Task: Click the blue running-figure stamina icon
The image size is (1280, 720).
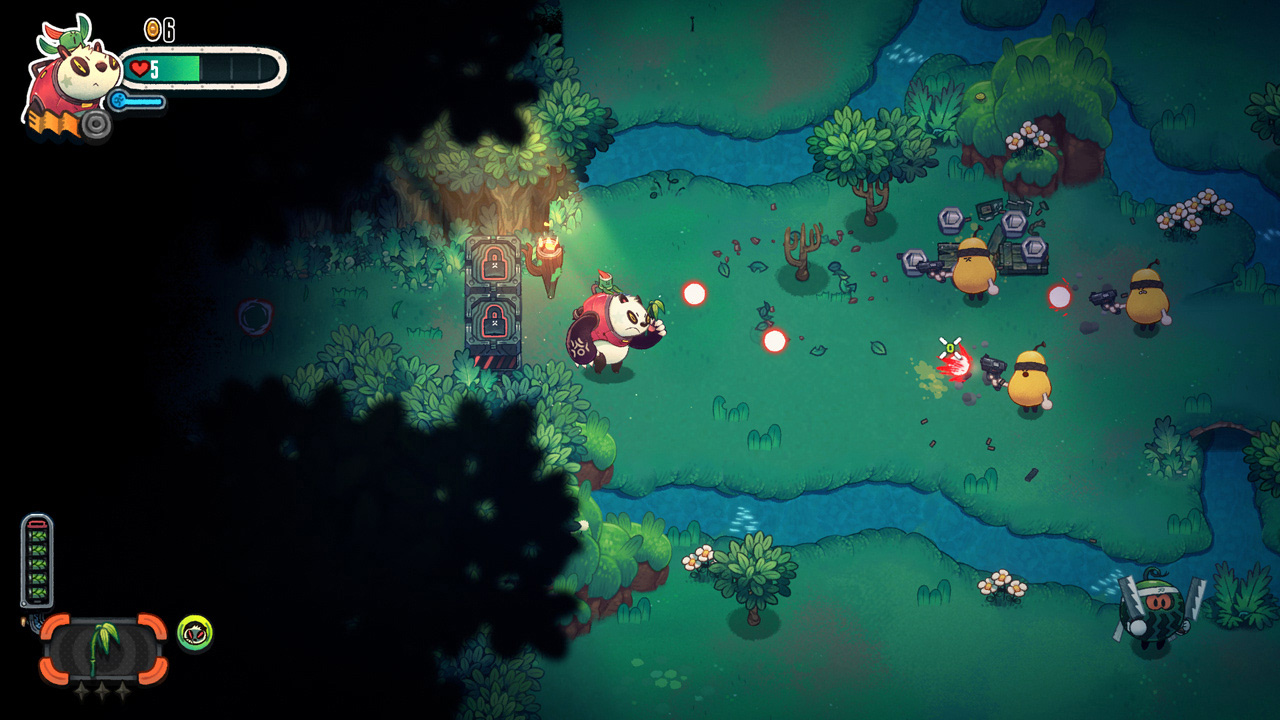Action: click(120, 100)
